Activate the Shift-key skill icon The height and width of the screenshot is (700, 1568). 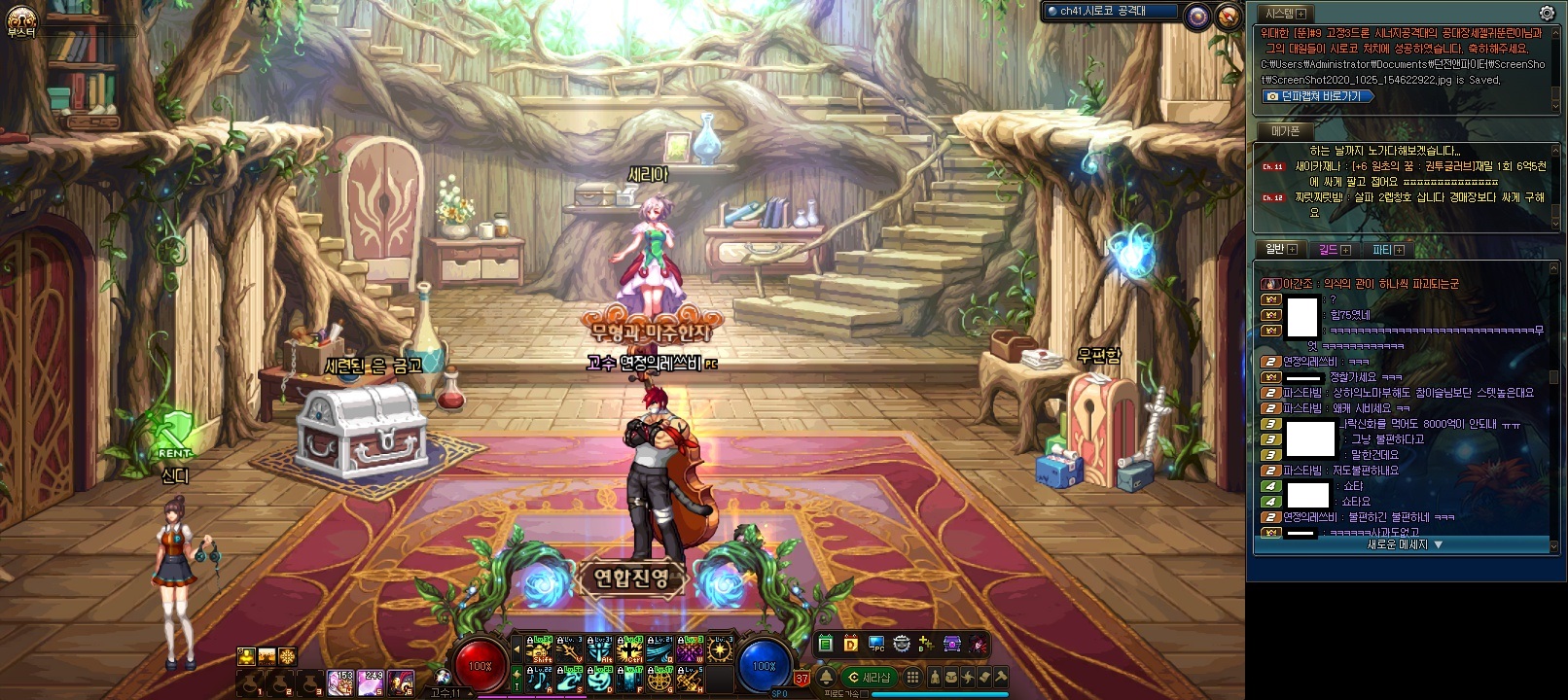pos(539,648)
